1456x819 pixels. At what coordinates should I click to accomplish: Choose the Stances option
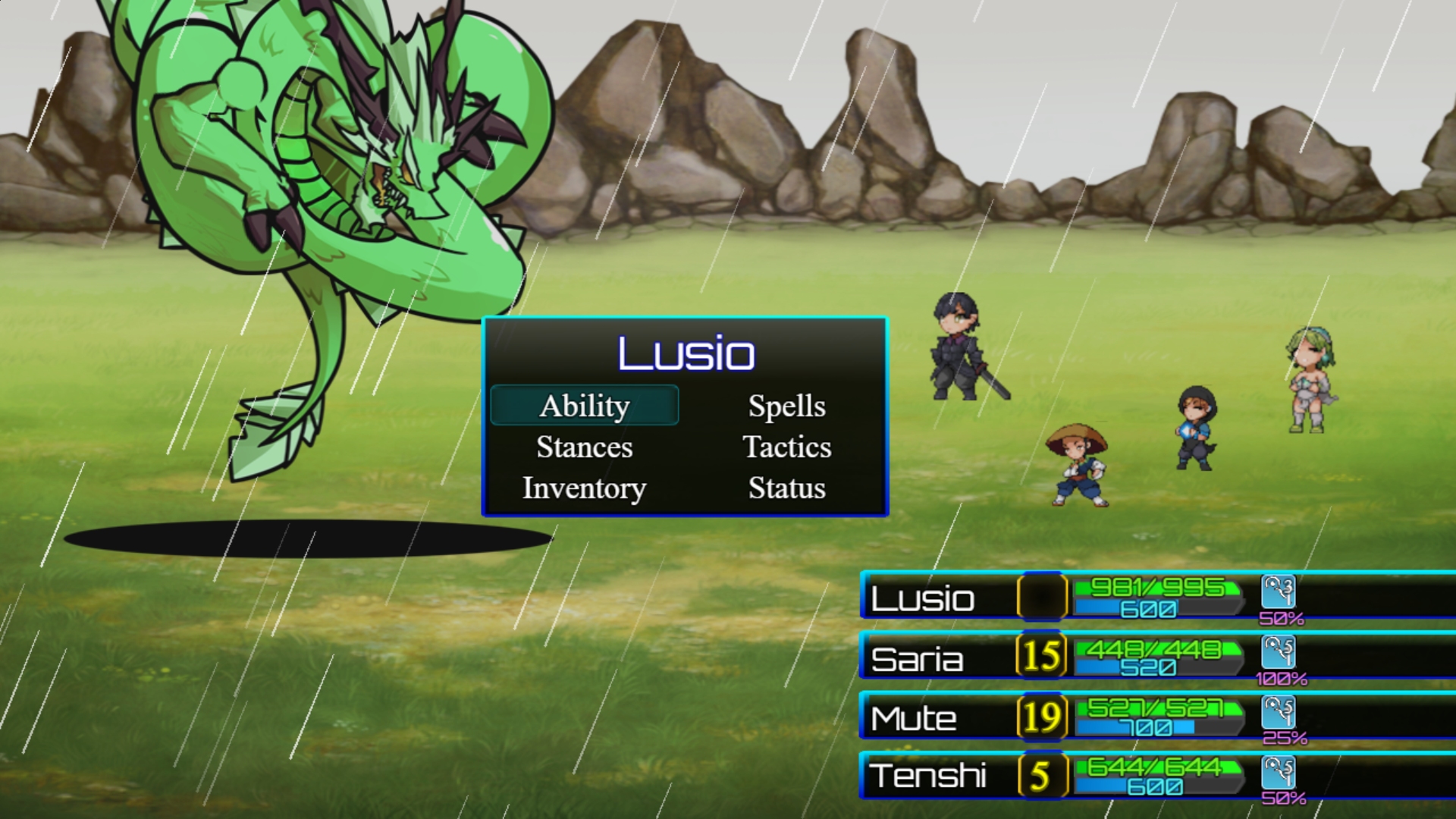(584, 447)
